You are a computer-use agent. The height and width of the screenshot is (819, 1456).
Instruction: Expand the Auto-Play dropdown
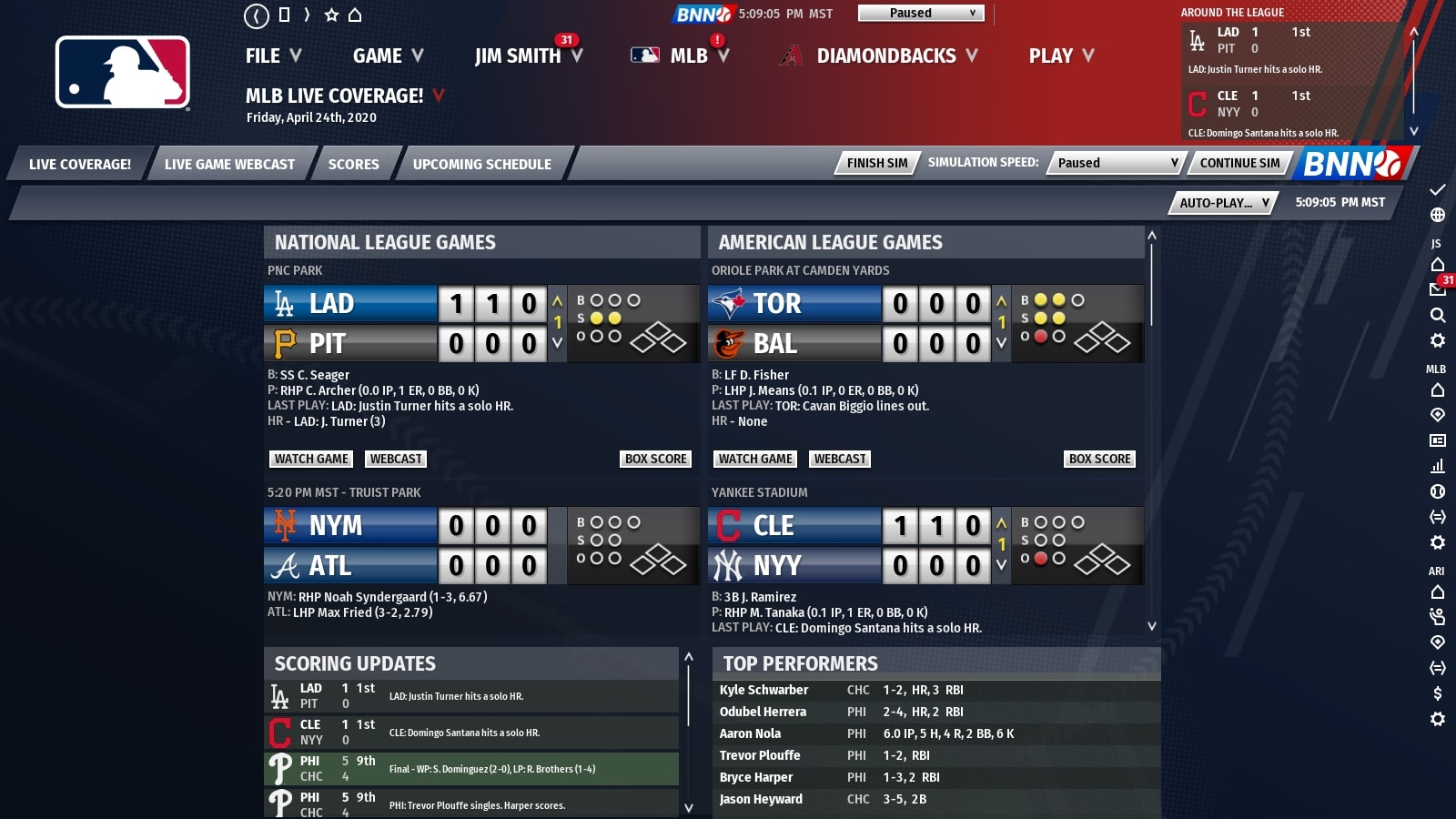[x=1222, y=203]
